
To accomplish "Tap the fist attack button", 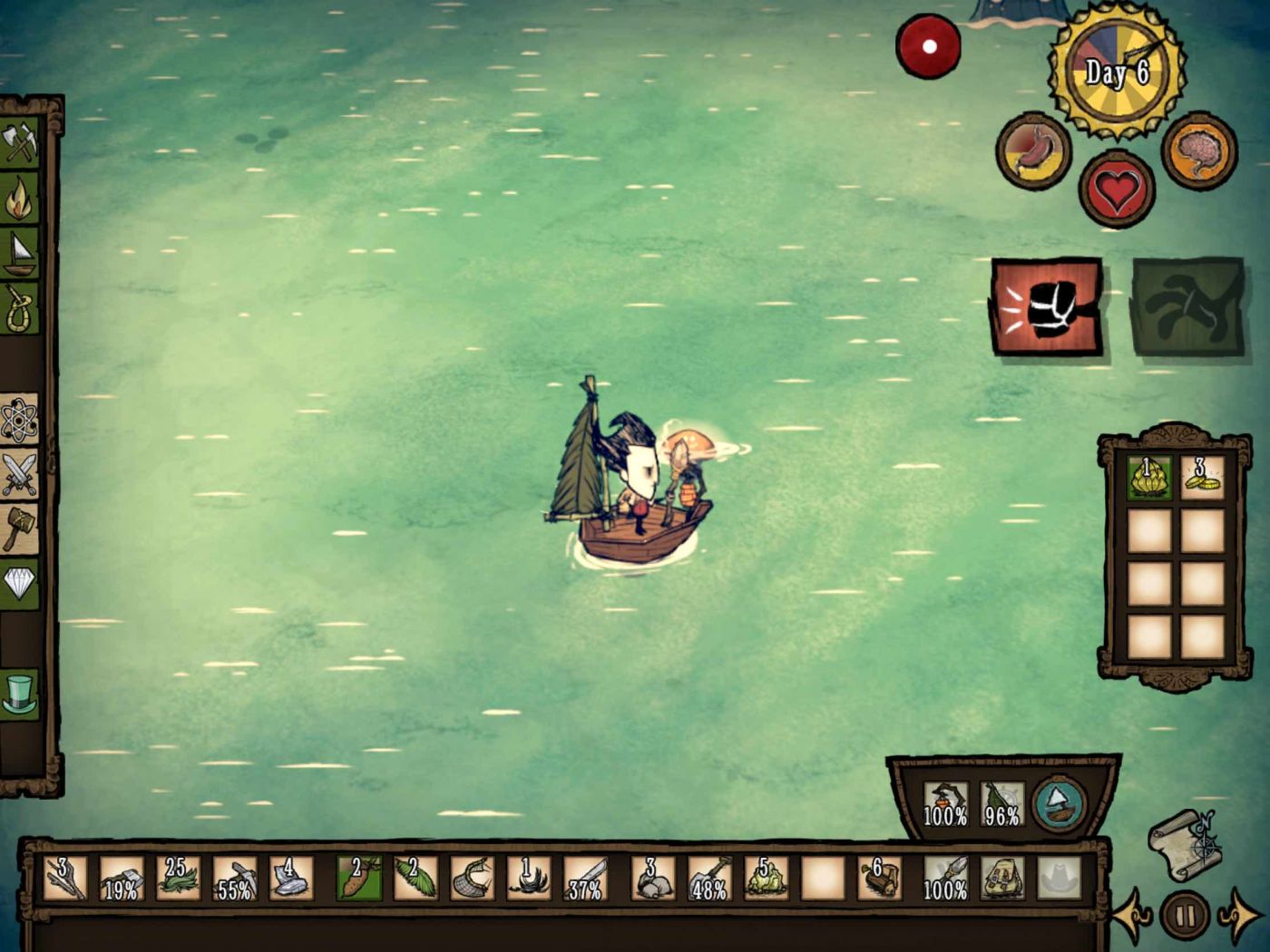I will tap(1048, 308).
